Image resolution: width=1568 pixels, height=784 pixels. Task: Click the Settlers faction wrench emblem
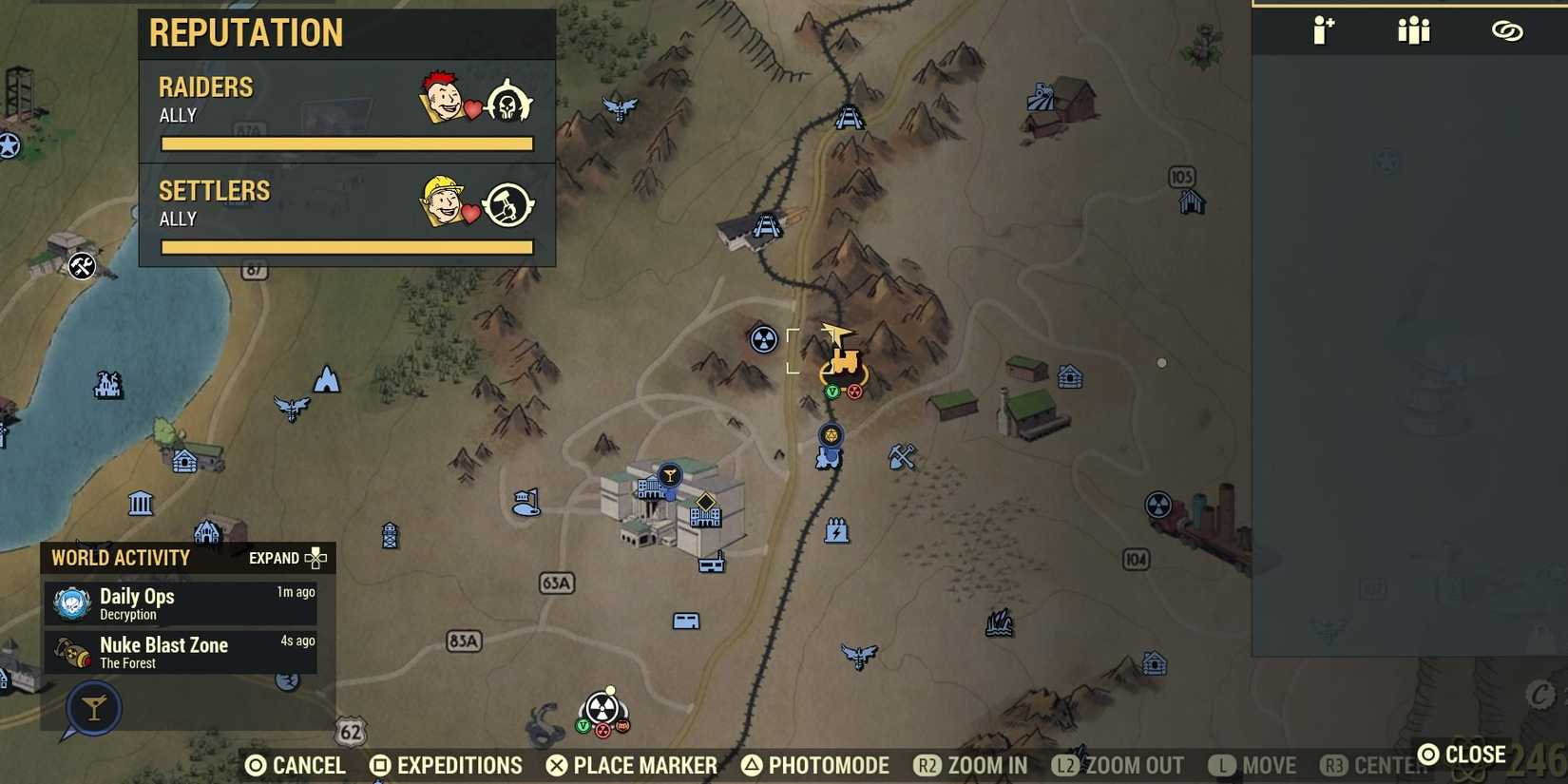pos(509,203)
